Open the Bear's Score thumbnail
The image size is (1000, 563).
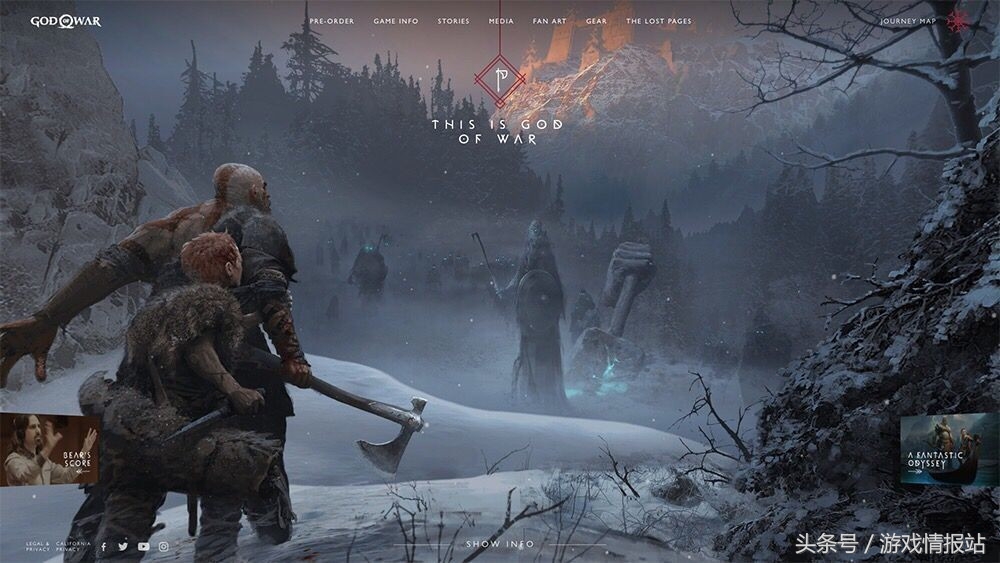(48, 450)
